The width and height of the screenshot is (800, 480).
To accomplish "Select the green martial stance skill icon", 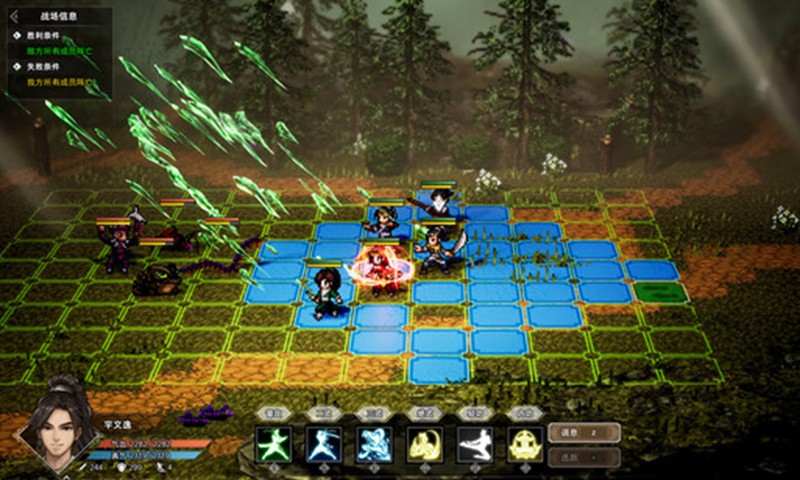I will [x=272, y=443].
